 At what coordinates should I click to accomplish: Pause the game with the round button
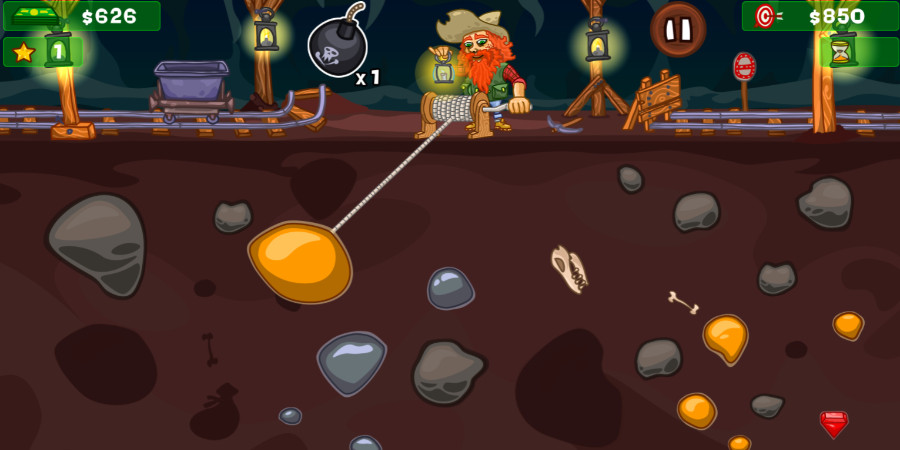pos(678,29)
